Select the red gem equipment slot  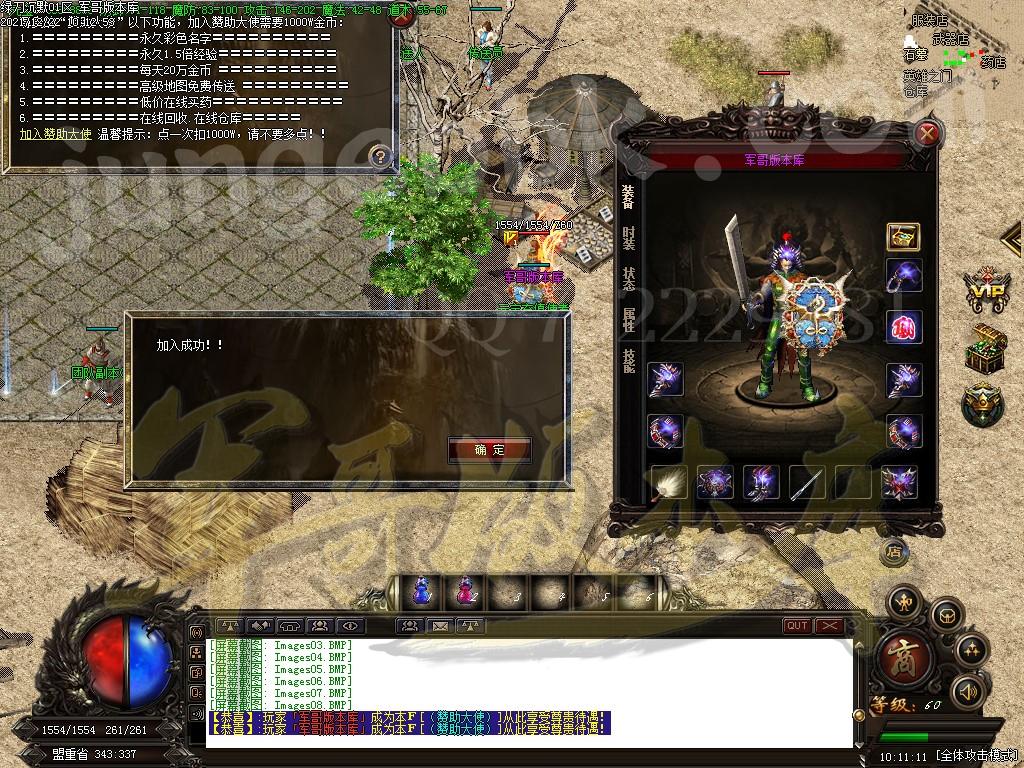click(x=903, y=327)
